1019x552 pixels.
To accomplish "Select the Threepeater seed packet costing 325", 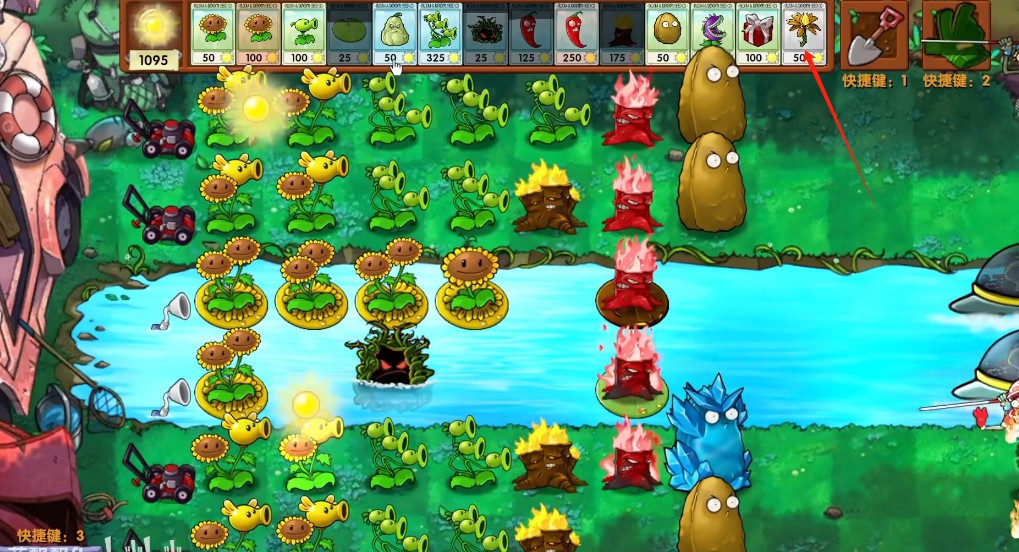I will (x=438, y=35).
